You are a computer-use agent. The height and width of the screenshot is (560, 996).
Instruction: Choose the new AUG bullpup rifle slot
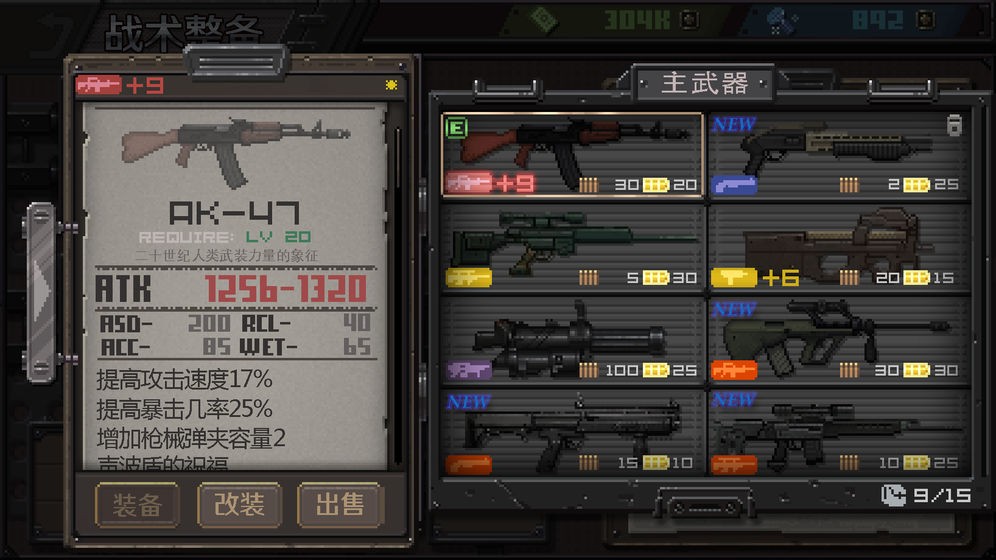coord(838,341)
